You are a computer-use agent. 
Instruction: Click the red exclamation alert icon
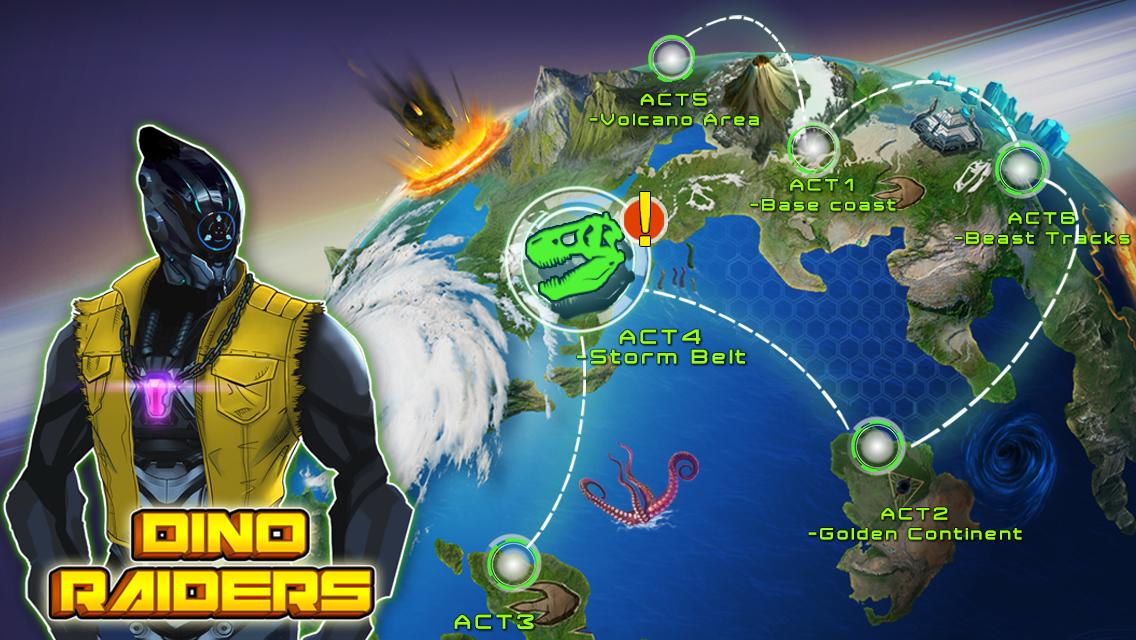(645, 222)
